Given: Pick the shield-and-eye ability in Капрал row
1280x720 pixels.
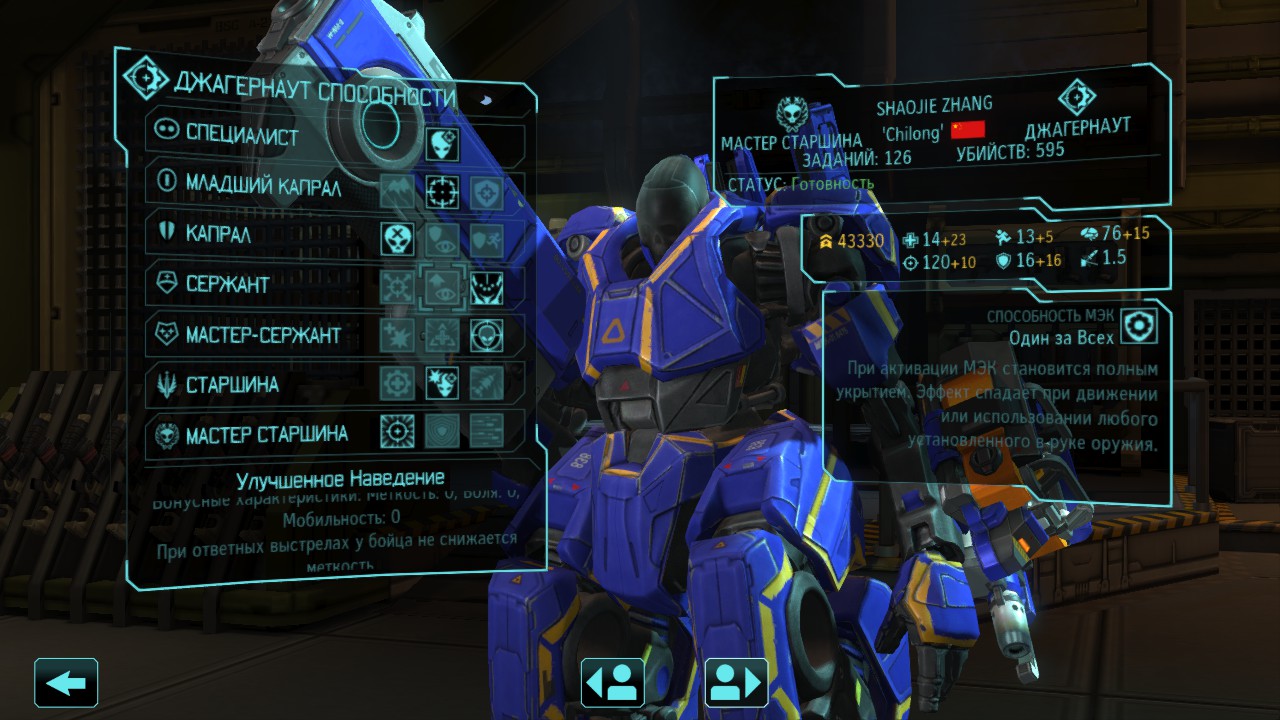Looking at the screenshot, I should 443,239.
